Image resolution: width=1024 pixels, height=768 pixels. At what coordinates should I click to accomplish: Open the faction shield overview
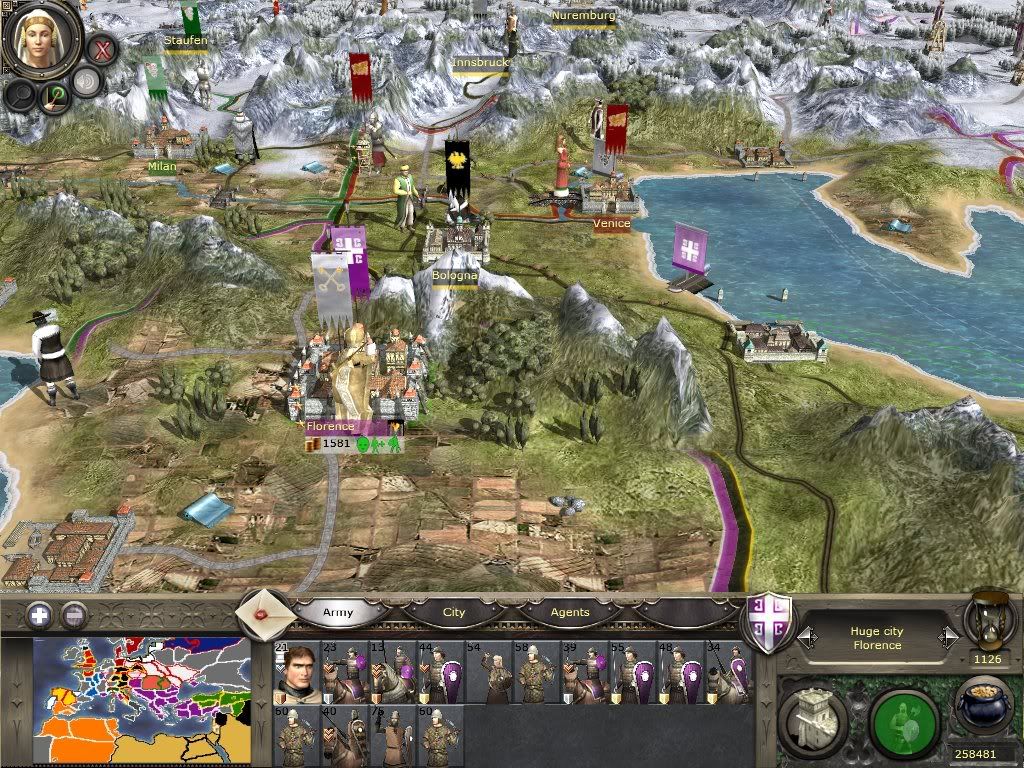pos(770,624)
